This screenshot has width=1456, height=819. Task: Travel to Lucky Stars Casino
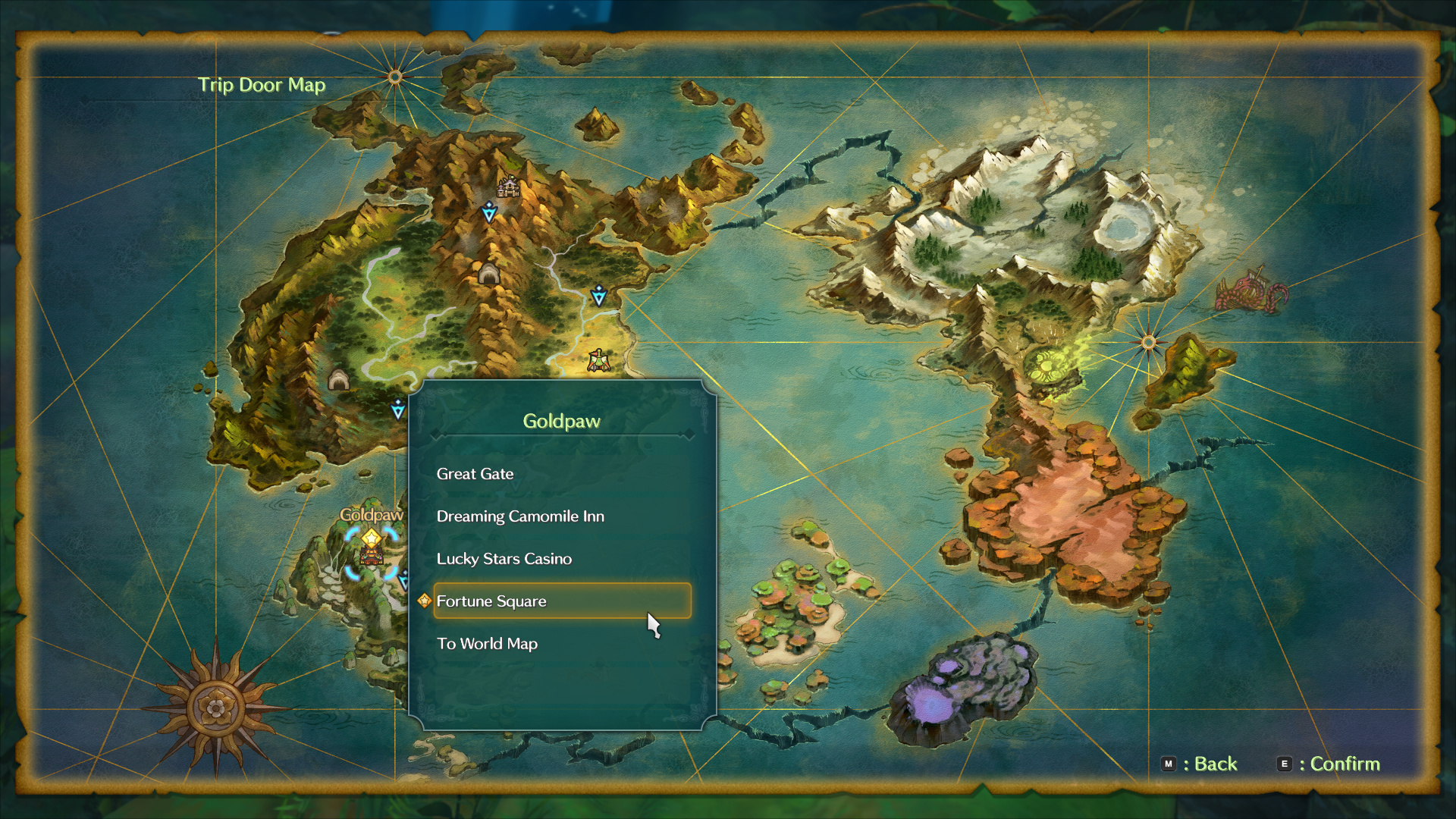point(504,559)
